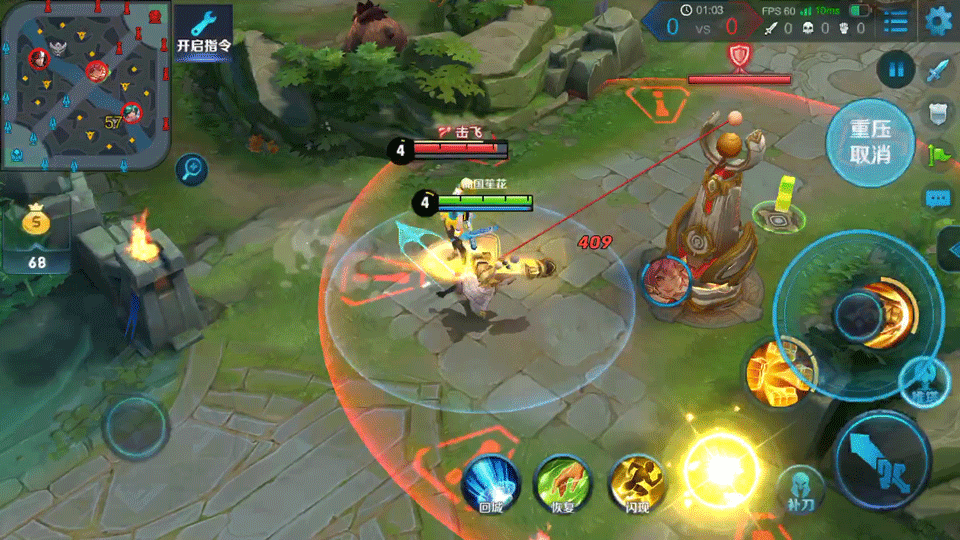
Task: Open the chat bubble quick messages
Action: [938, 198]
